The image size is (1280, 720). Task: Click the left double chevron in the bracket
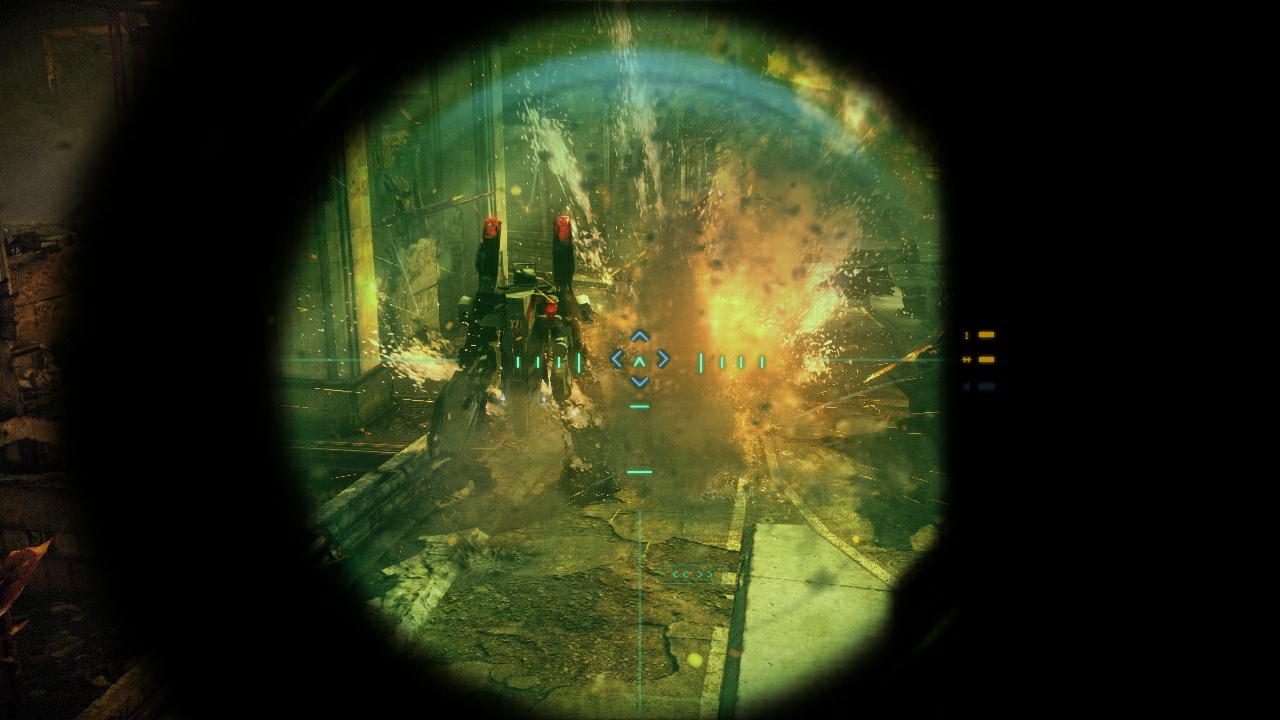pyautogui.click(x=680, y=574)
